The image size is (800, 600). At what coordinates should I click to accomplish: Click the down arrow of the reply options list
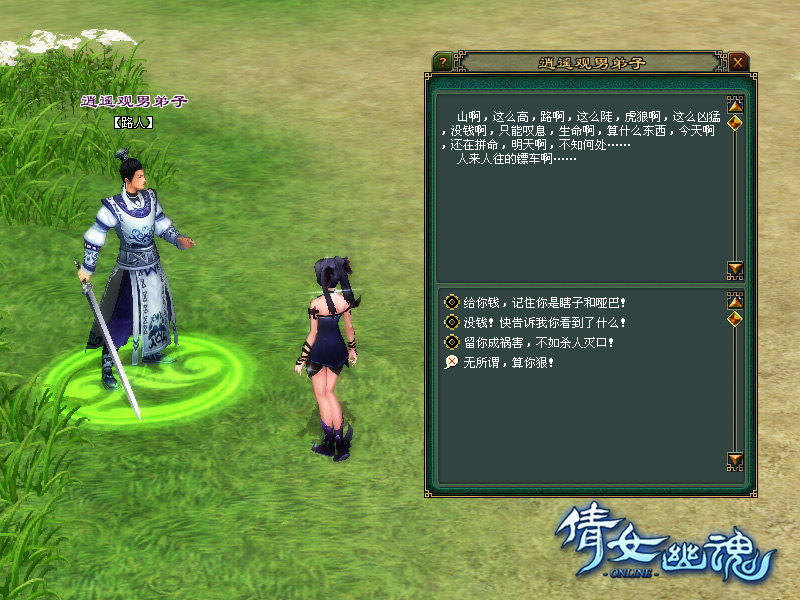coord(736,460)
